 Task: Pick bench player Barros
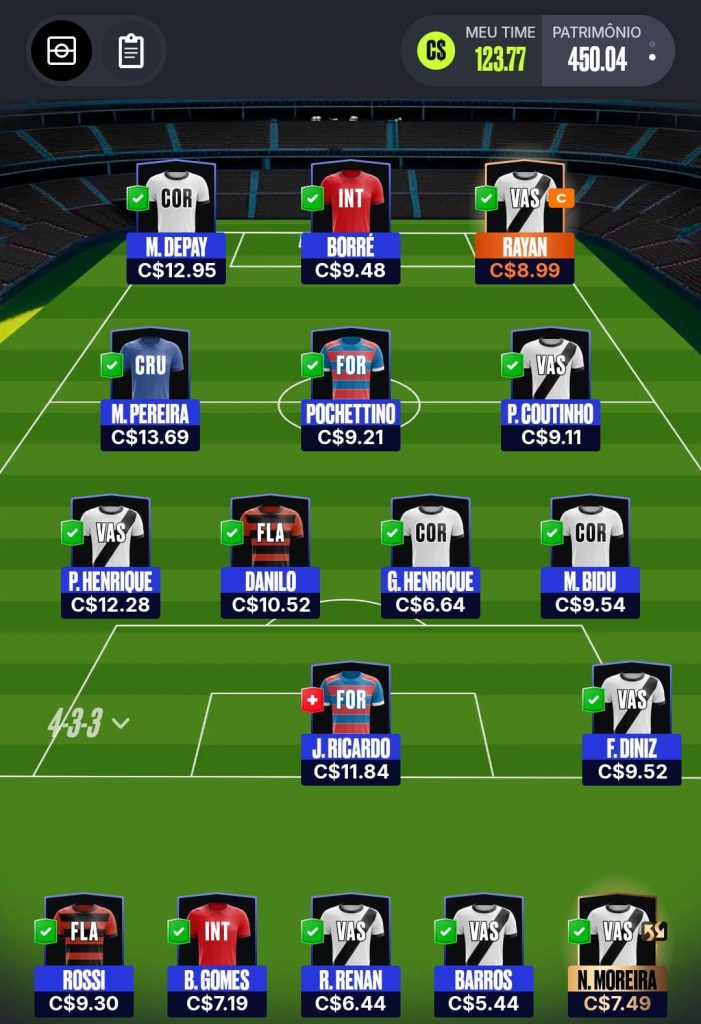[x=484, y=954]
